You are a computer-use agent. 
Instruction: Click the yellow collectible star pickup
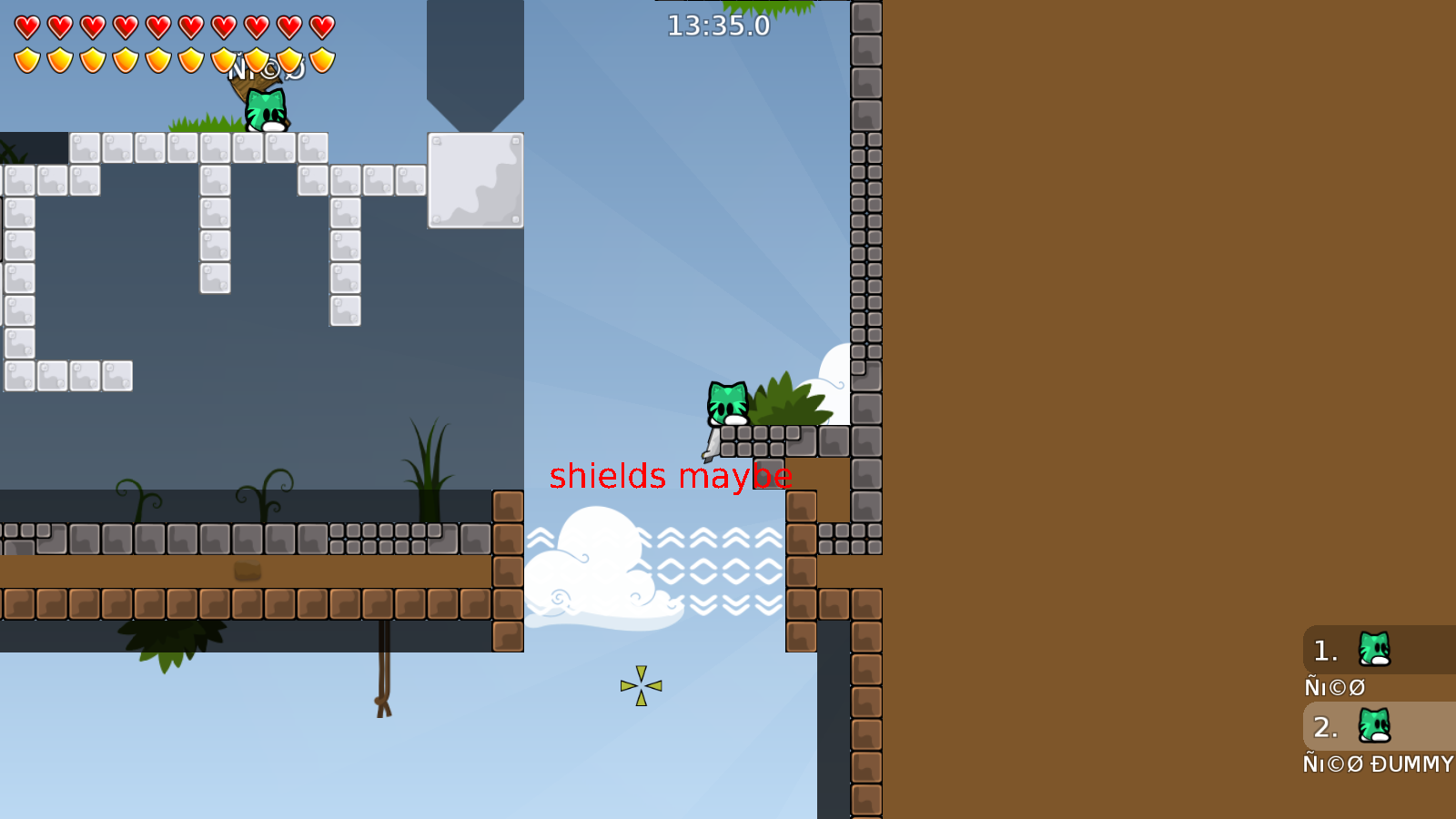pyautogui.click(x=642, y=684)
